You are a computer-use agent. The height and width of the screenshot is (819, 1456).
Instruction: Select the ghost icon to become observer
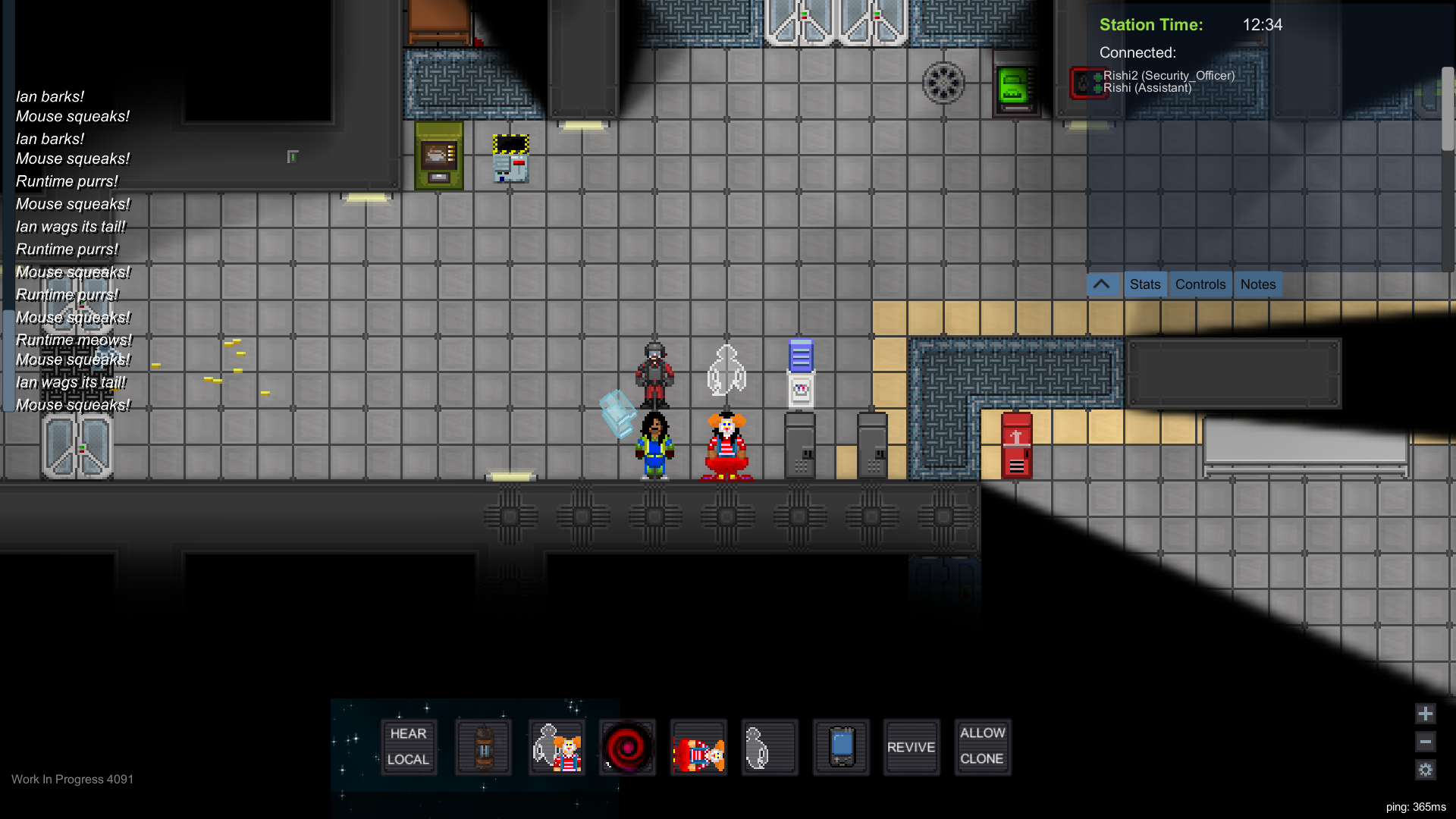pos(770,747)
